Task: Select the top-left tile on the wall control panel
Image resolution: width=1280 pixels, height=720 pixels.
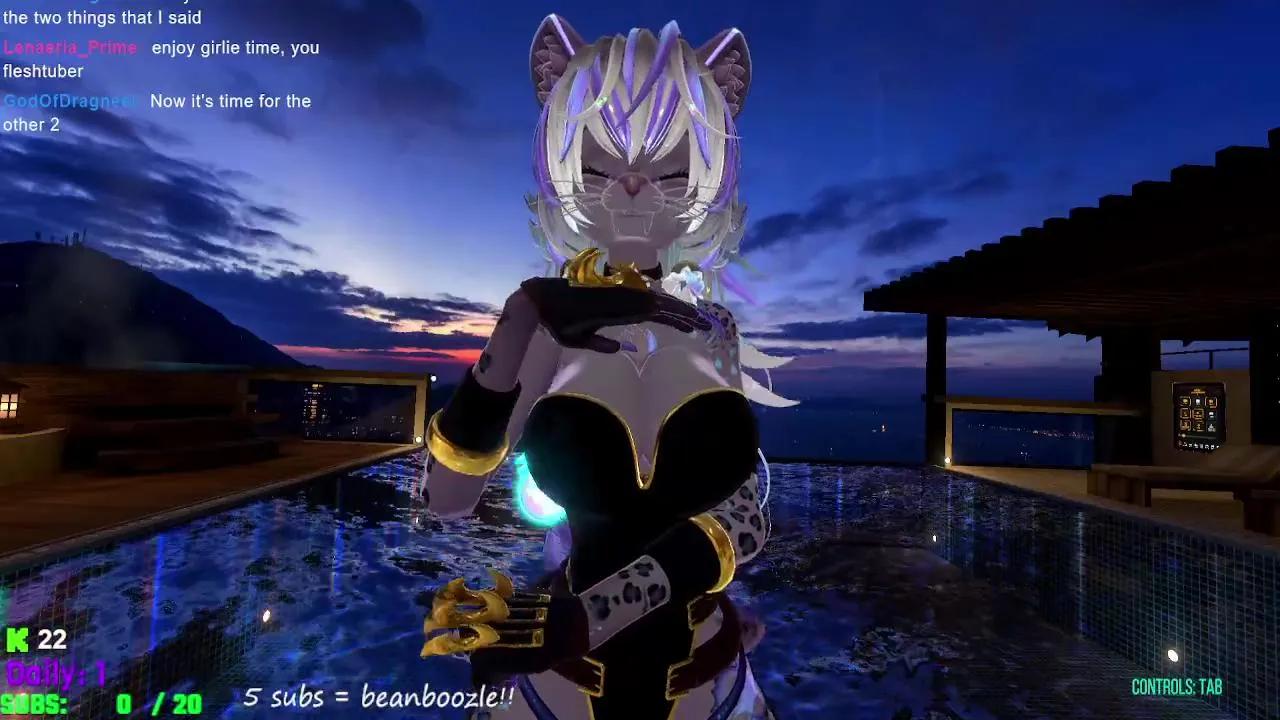Action: tap(1185, 402)
